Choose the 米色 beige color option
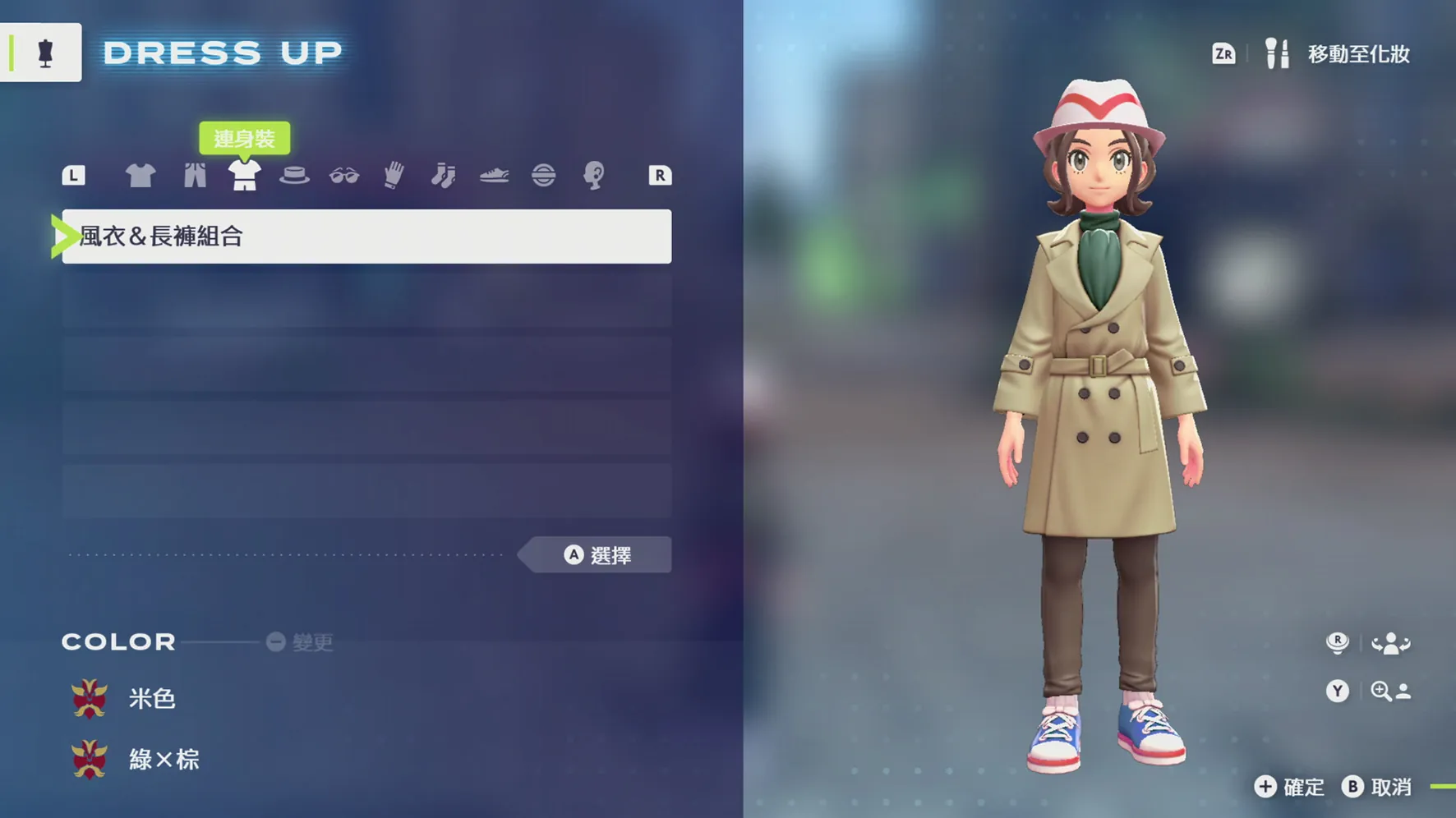1456x818 pixels. pos(151,699)
